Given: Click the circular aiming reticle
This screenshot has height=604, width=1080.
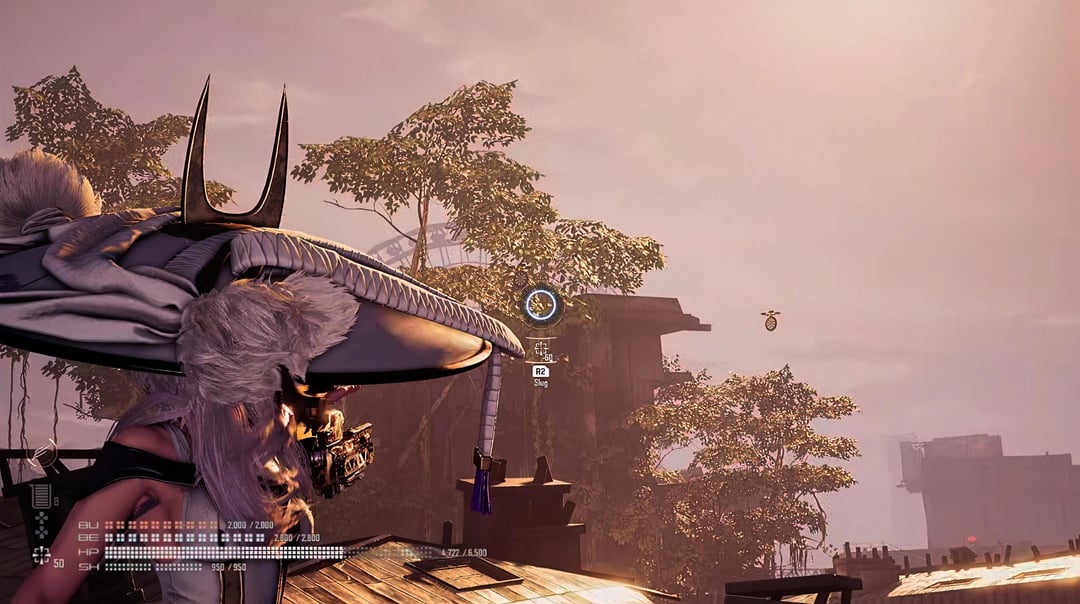Looking at the screenshot, I should [541, 305].
